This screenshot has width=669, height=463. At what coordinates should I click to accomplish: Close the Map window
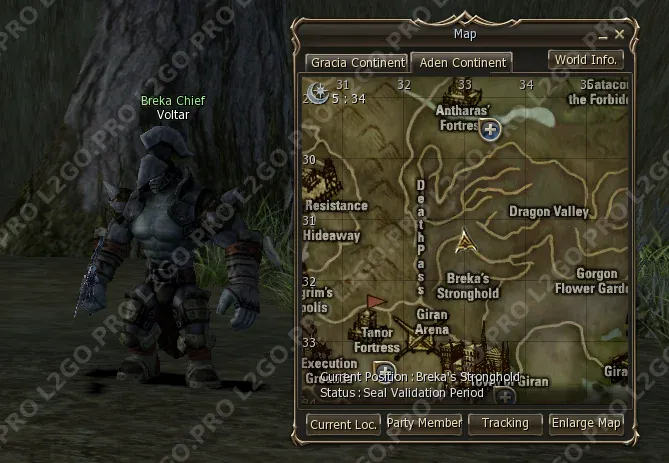[x=620, y=34]
